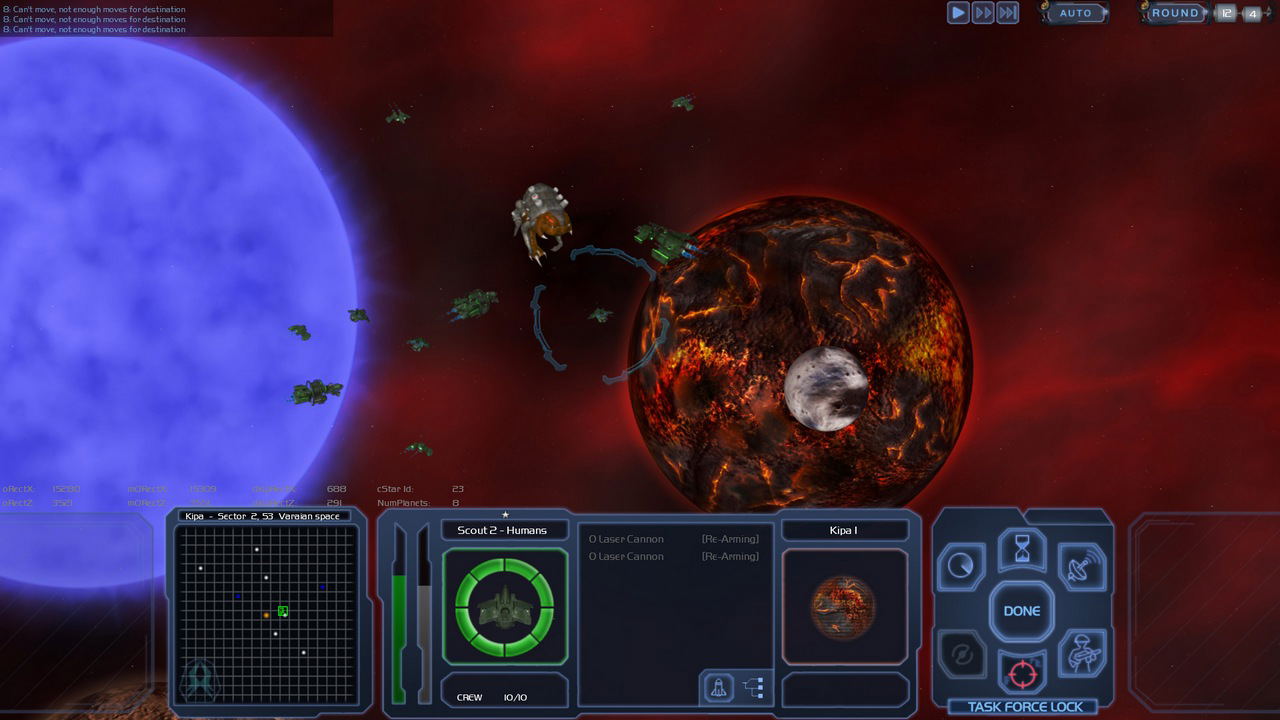Toggle AUTO combat mode

pos(1076,13)
